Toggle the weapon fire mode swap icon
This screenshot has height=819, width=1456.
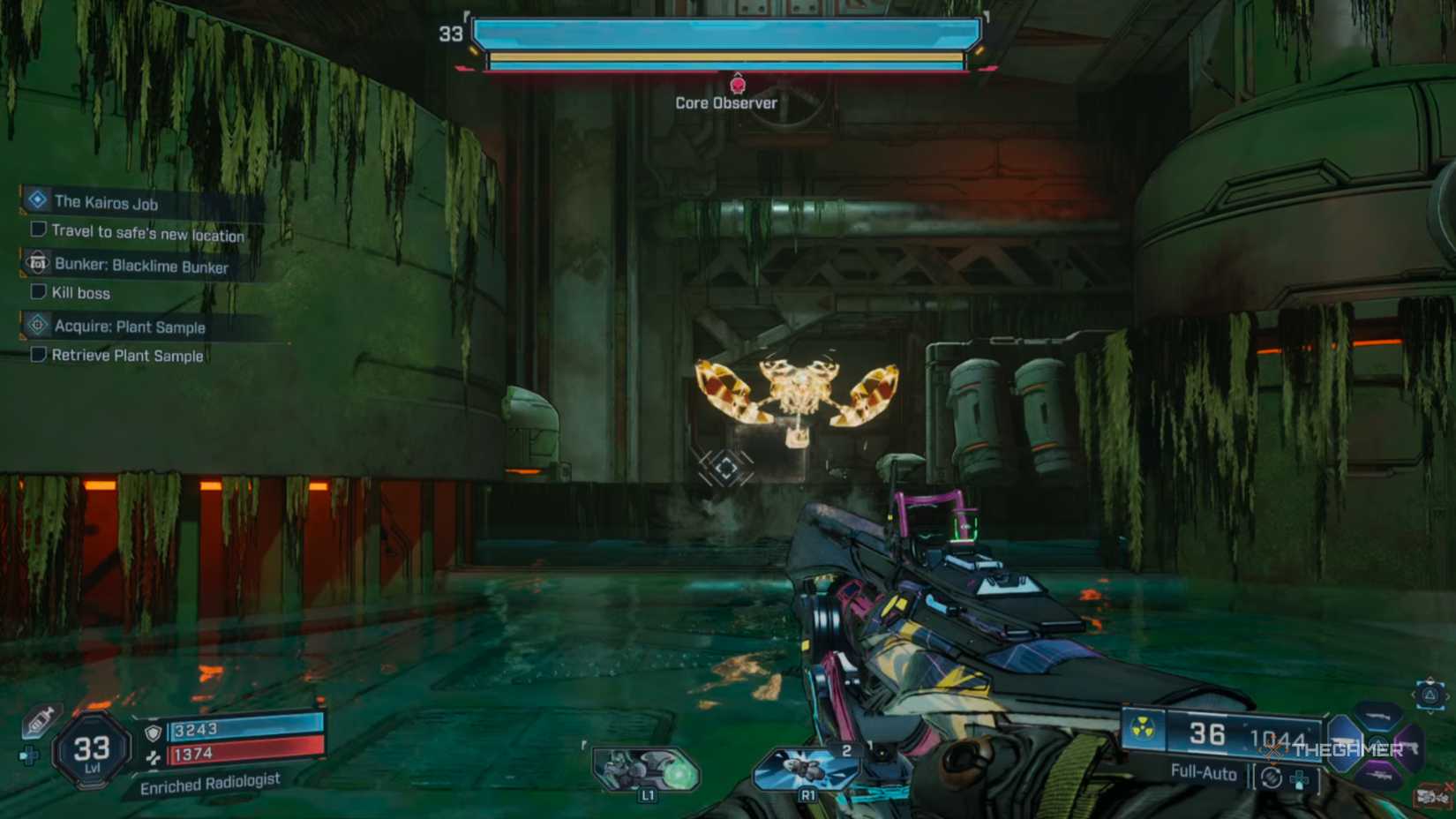click(1272, 778)
